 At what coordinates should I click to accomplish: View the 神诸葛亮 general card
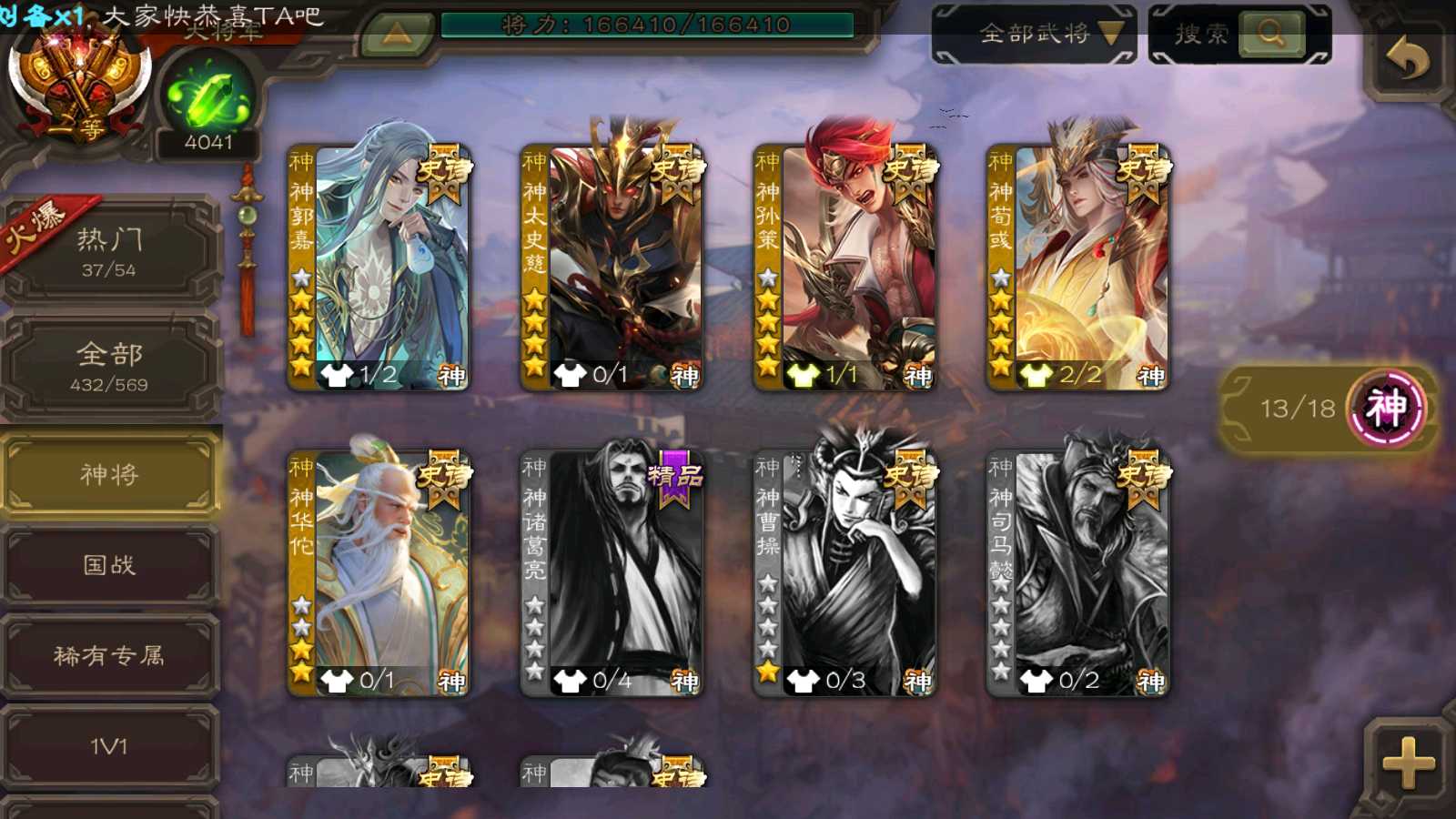click(612, 574)
